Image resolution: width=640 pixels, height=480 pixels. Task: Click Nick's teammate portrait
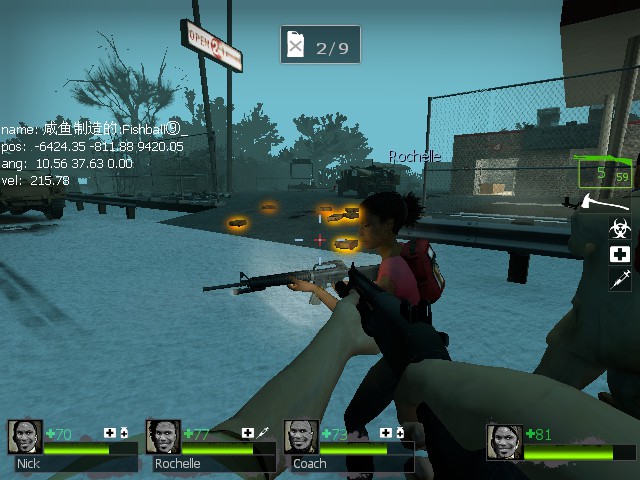coord(25,437)
